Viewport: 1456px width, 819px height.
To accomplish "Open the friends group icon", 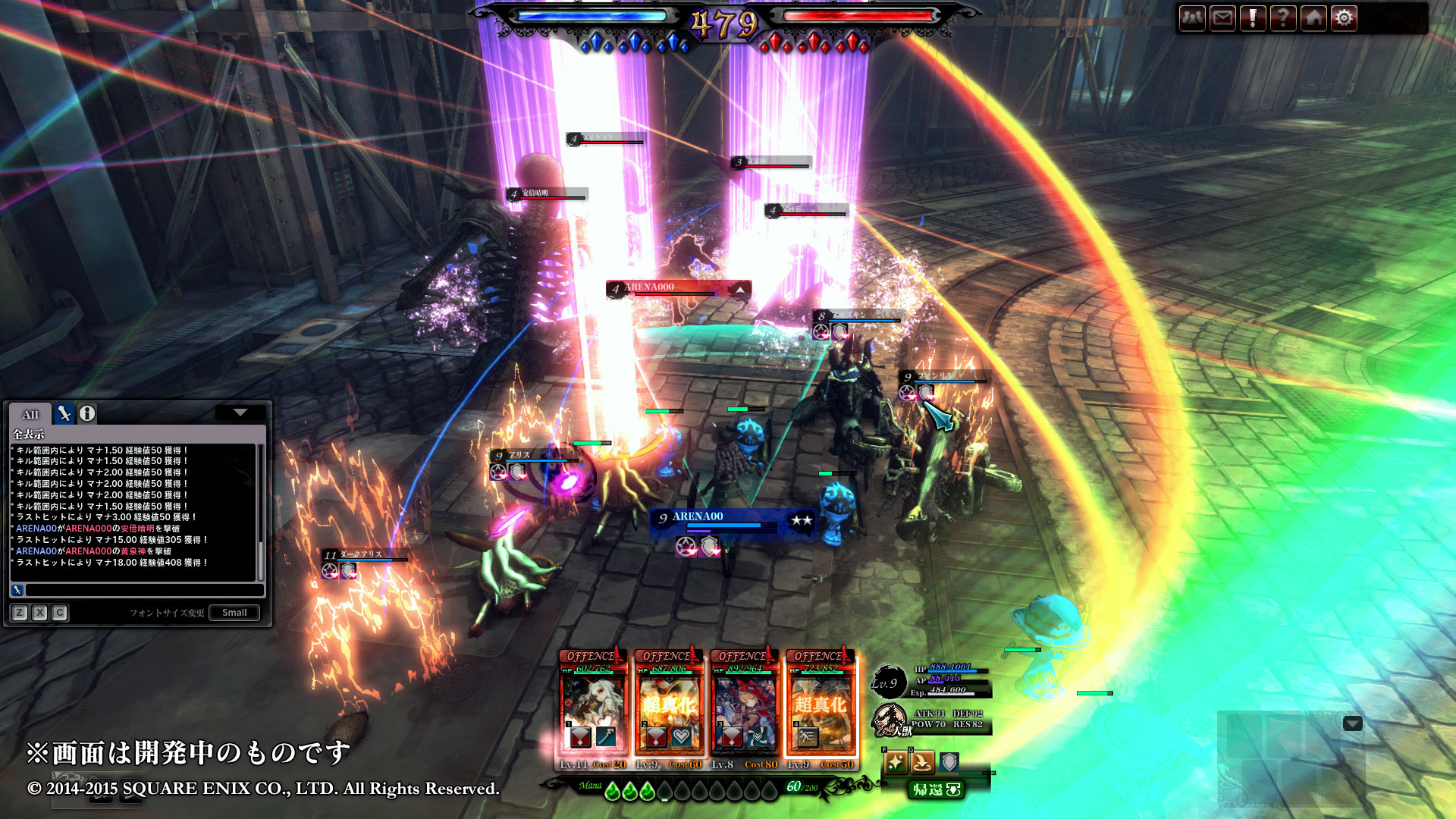I will 1192,18.
